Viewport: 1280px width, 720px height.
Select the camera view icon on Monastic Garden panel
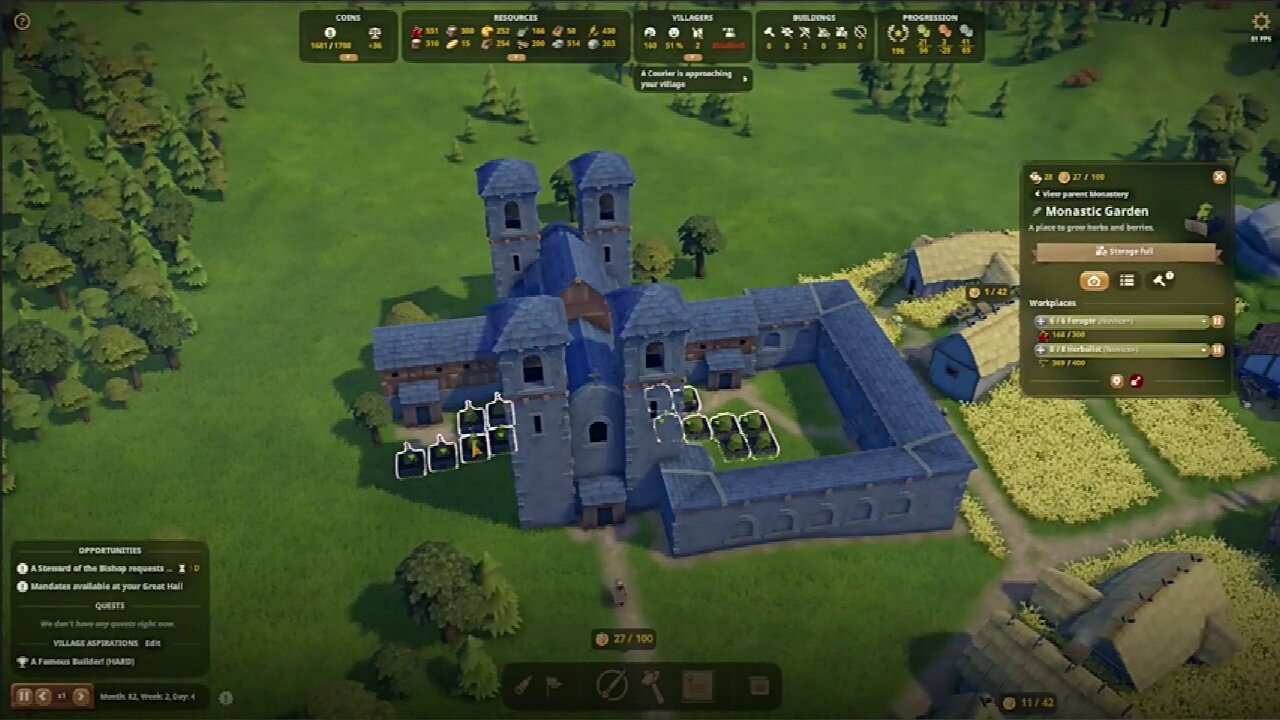[x=1095, y=281]
